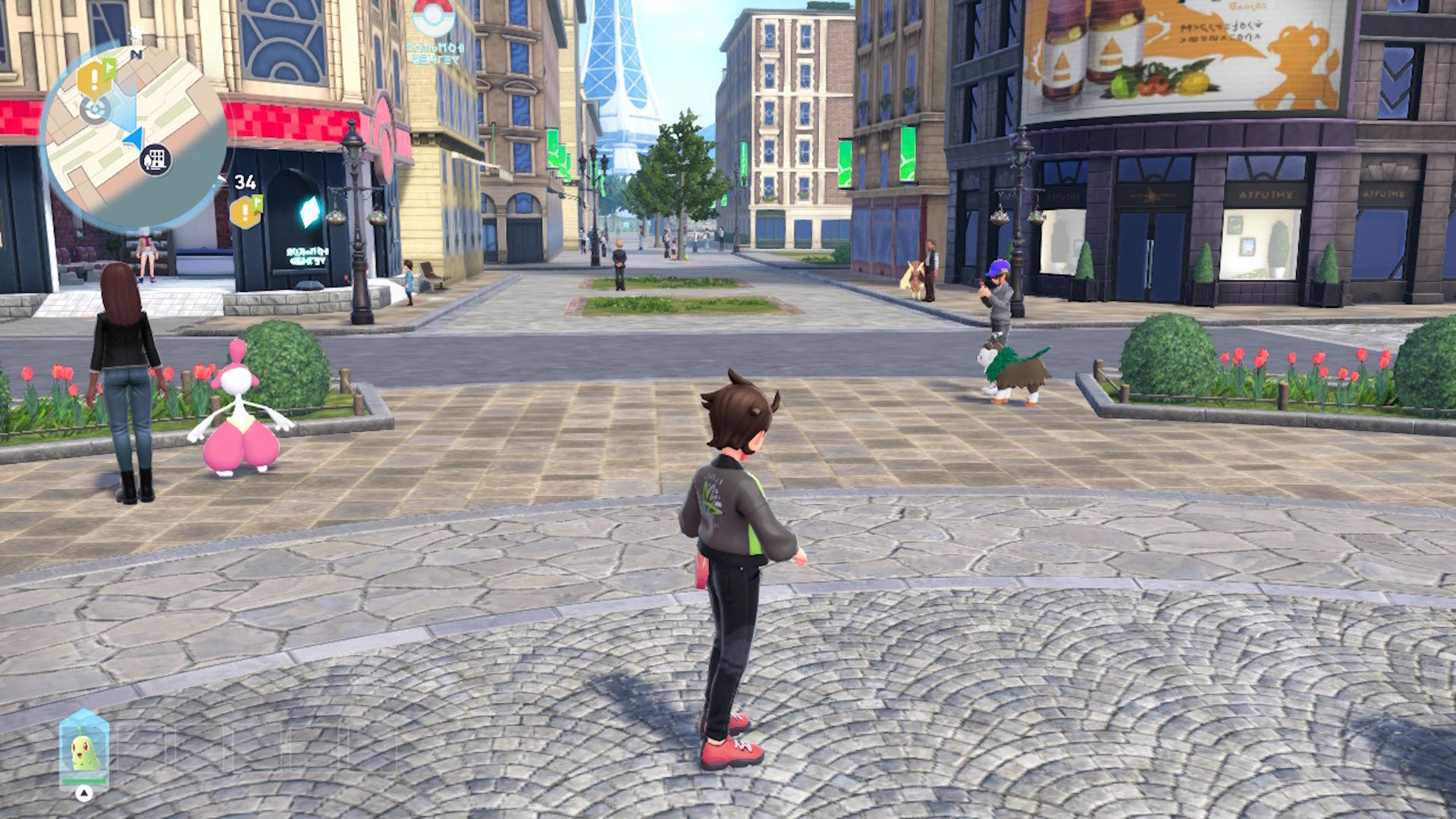The width and height of the screenshot is (1456, 819).
Task: Click the number 34 label under the minimap
Action: coord(244,182)
